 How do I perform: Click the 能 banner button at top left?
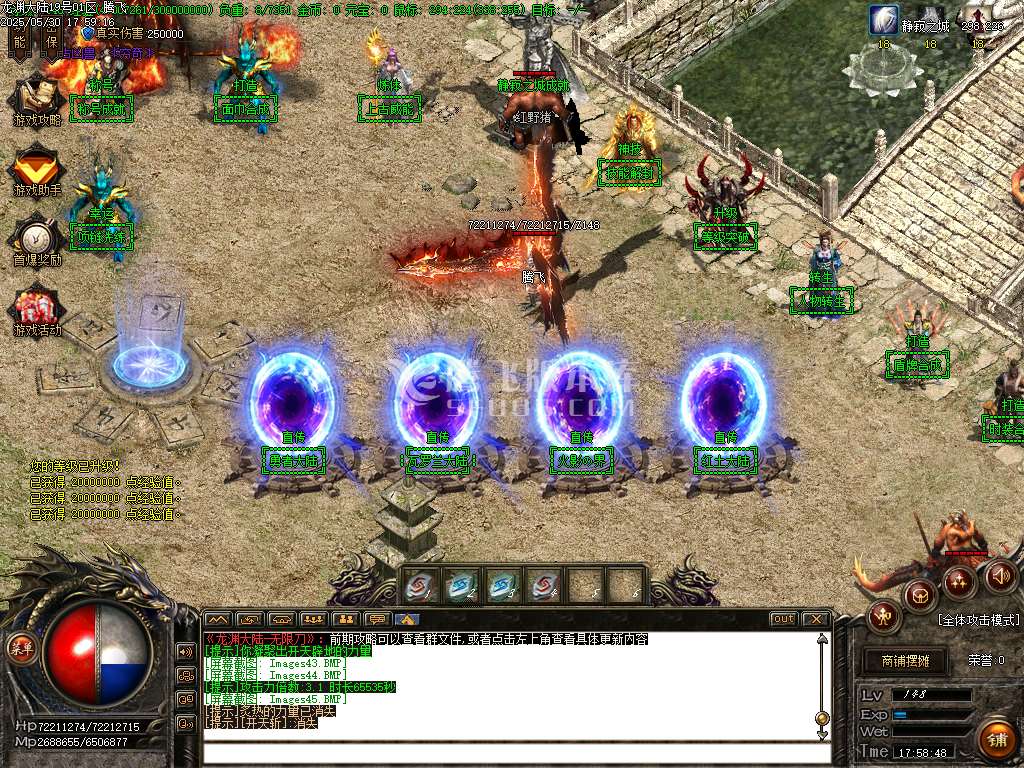tap(19, 40)
